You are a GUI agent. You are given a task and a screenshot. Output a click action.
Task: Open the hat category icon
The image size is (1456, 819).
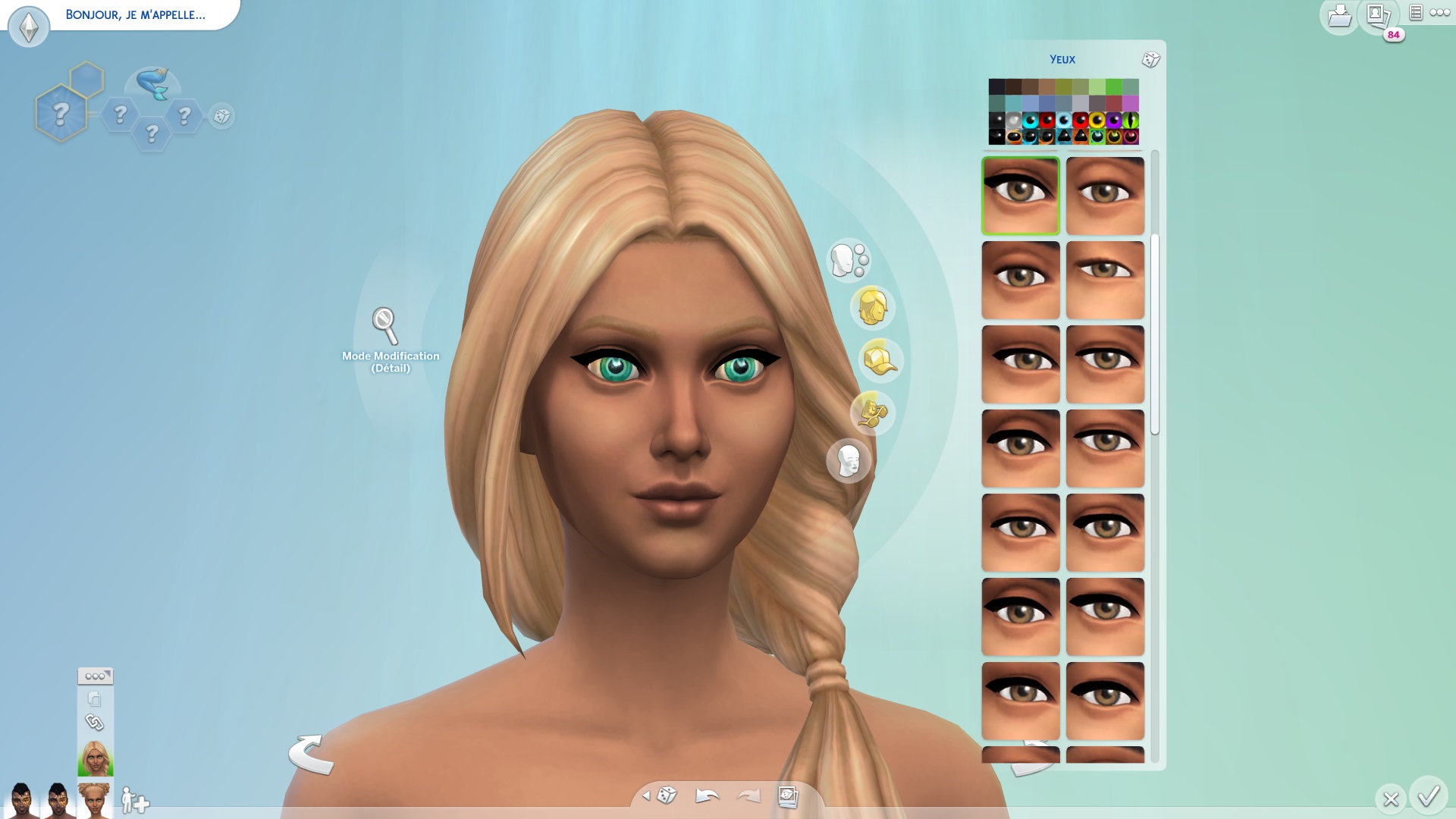pos(880,360)
